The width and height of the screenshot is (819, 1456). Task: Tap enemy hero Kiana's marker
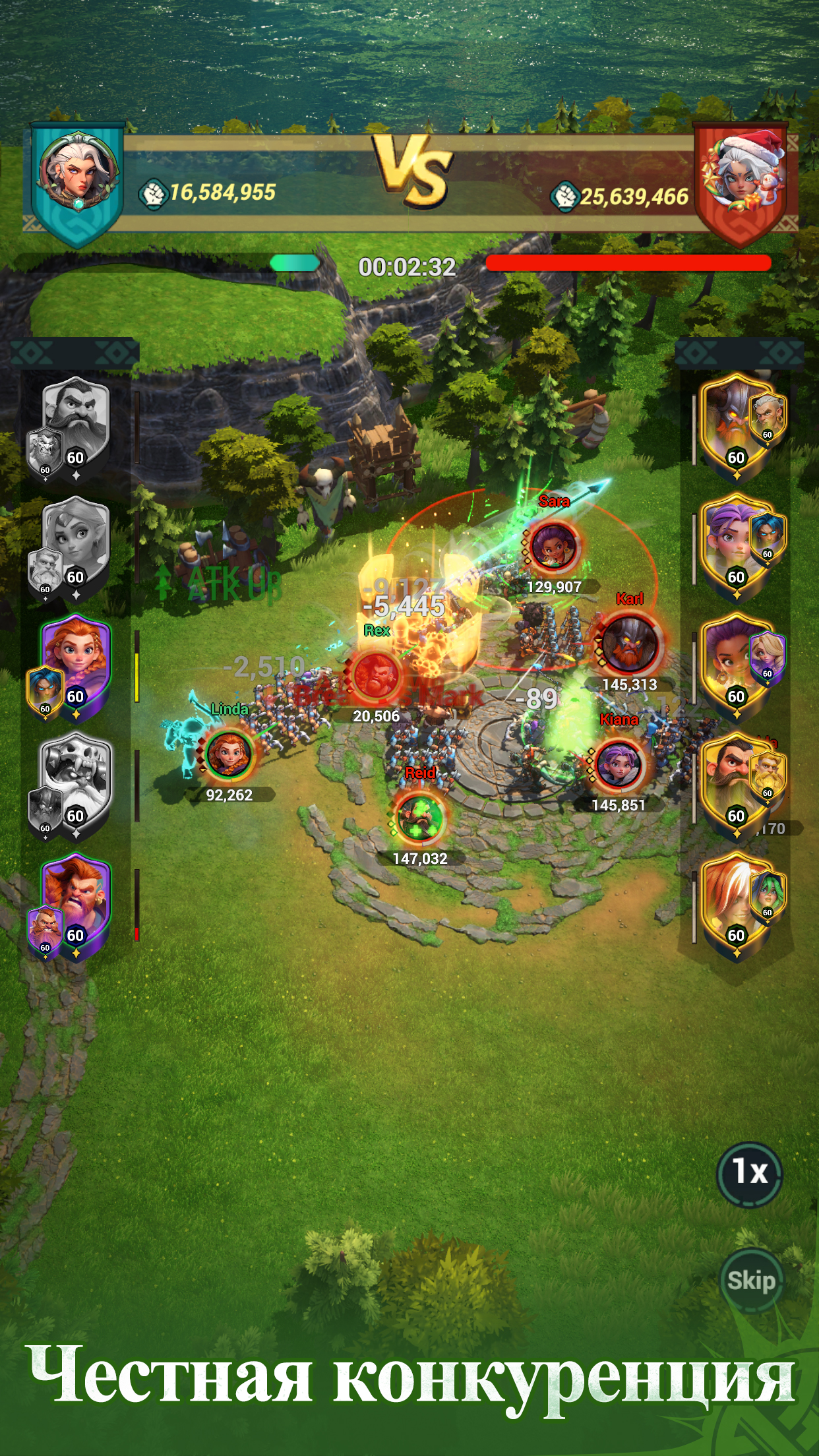click(619, 765)
